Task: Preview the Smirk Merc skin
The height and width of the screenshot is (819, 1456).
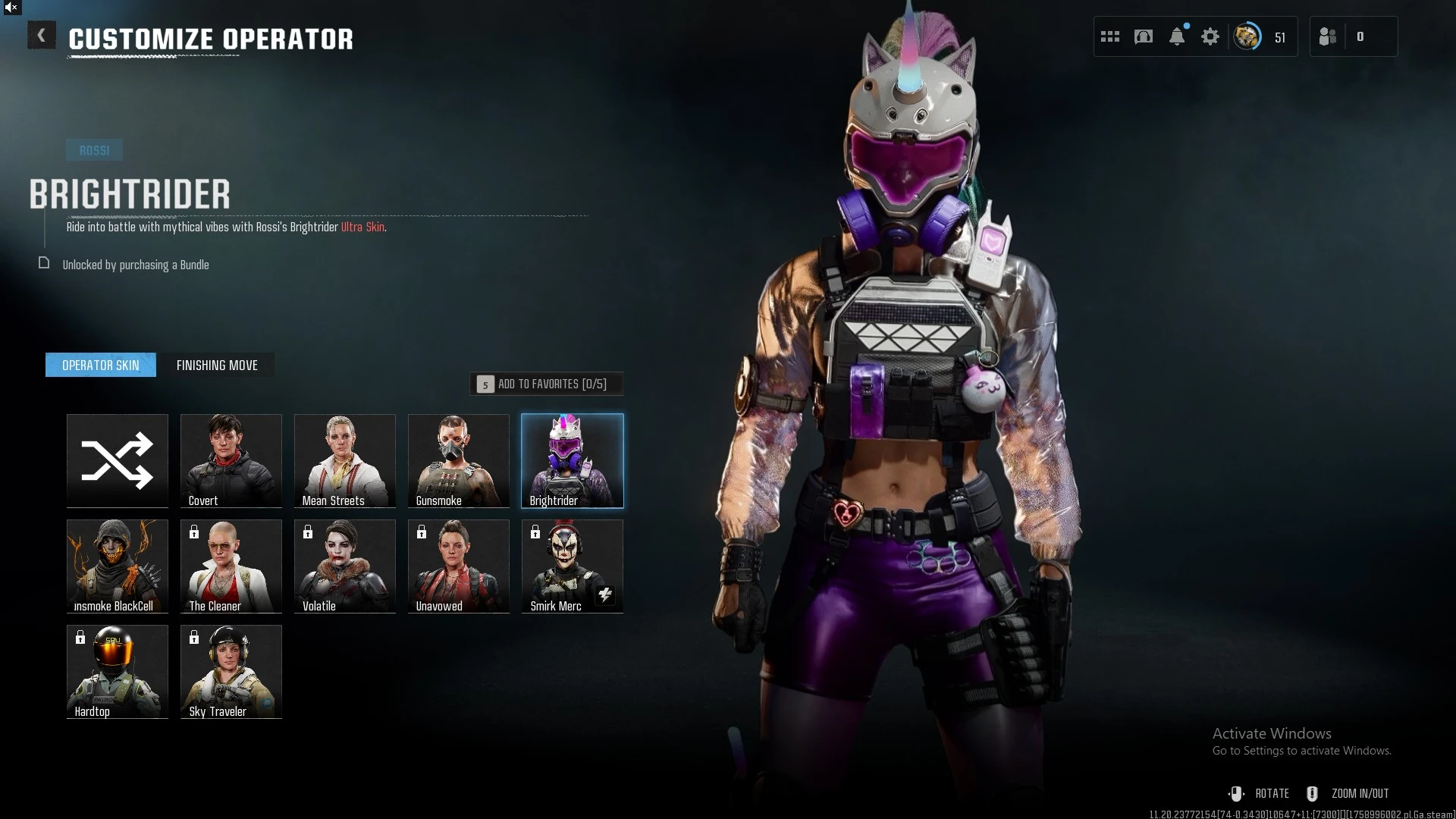Action: (x=573, y=566)
